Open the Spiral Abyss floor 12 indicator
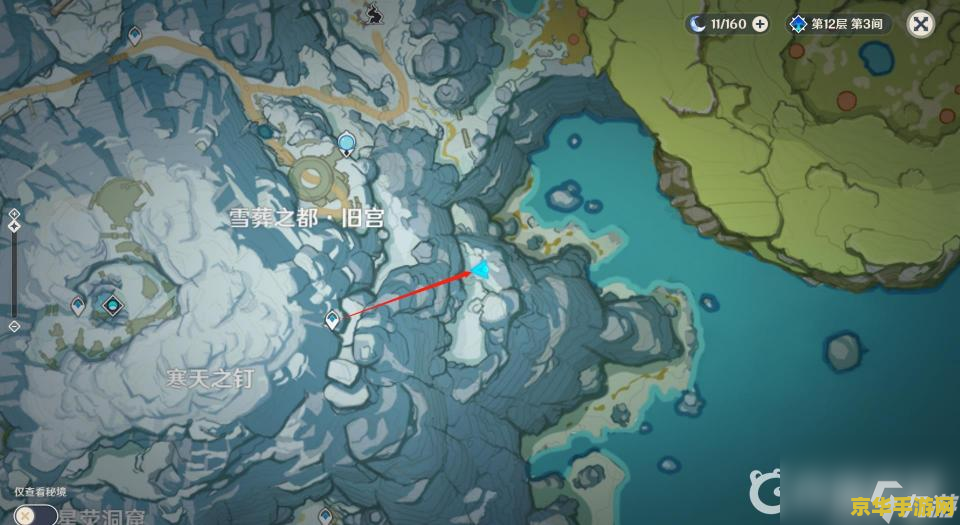Screen dimensions: 960x525 coord(839,24)
